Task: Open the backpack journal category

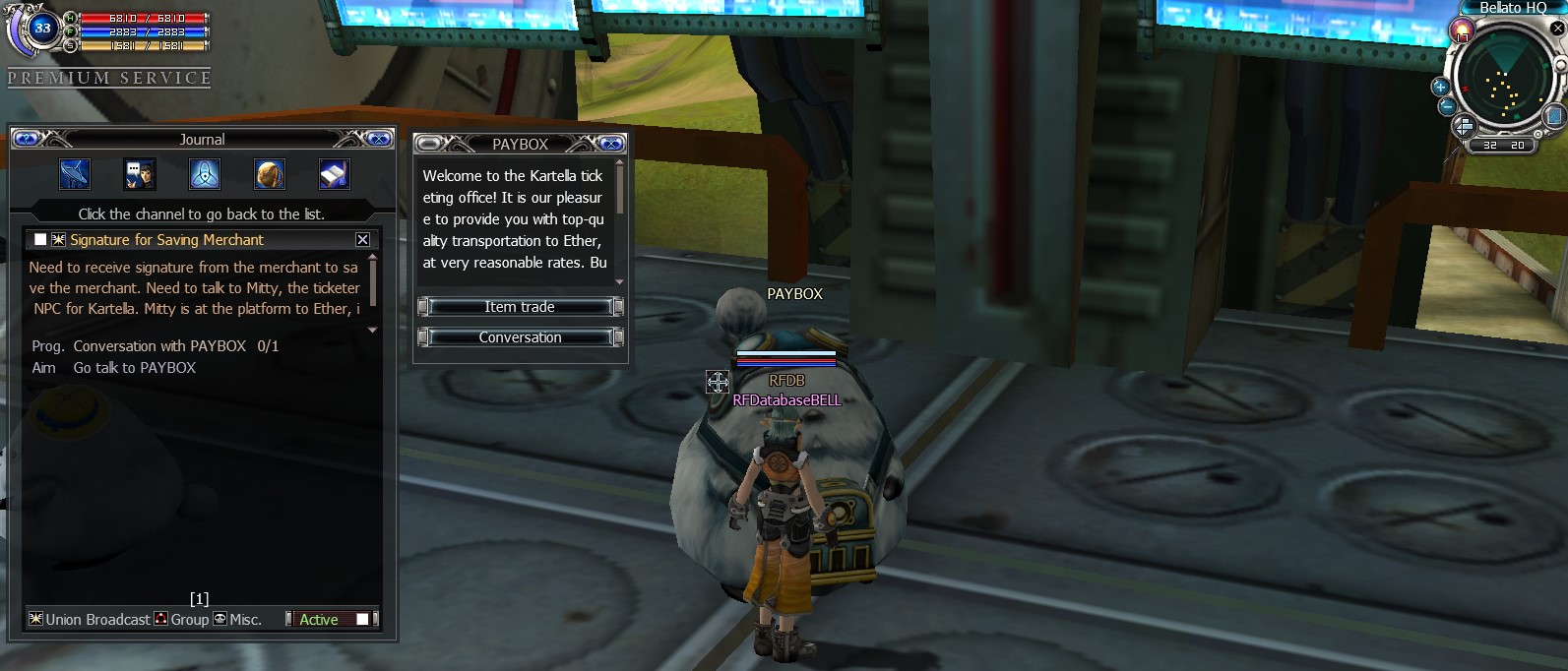Action: [x=270, y=174]
